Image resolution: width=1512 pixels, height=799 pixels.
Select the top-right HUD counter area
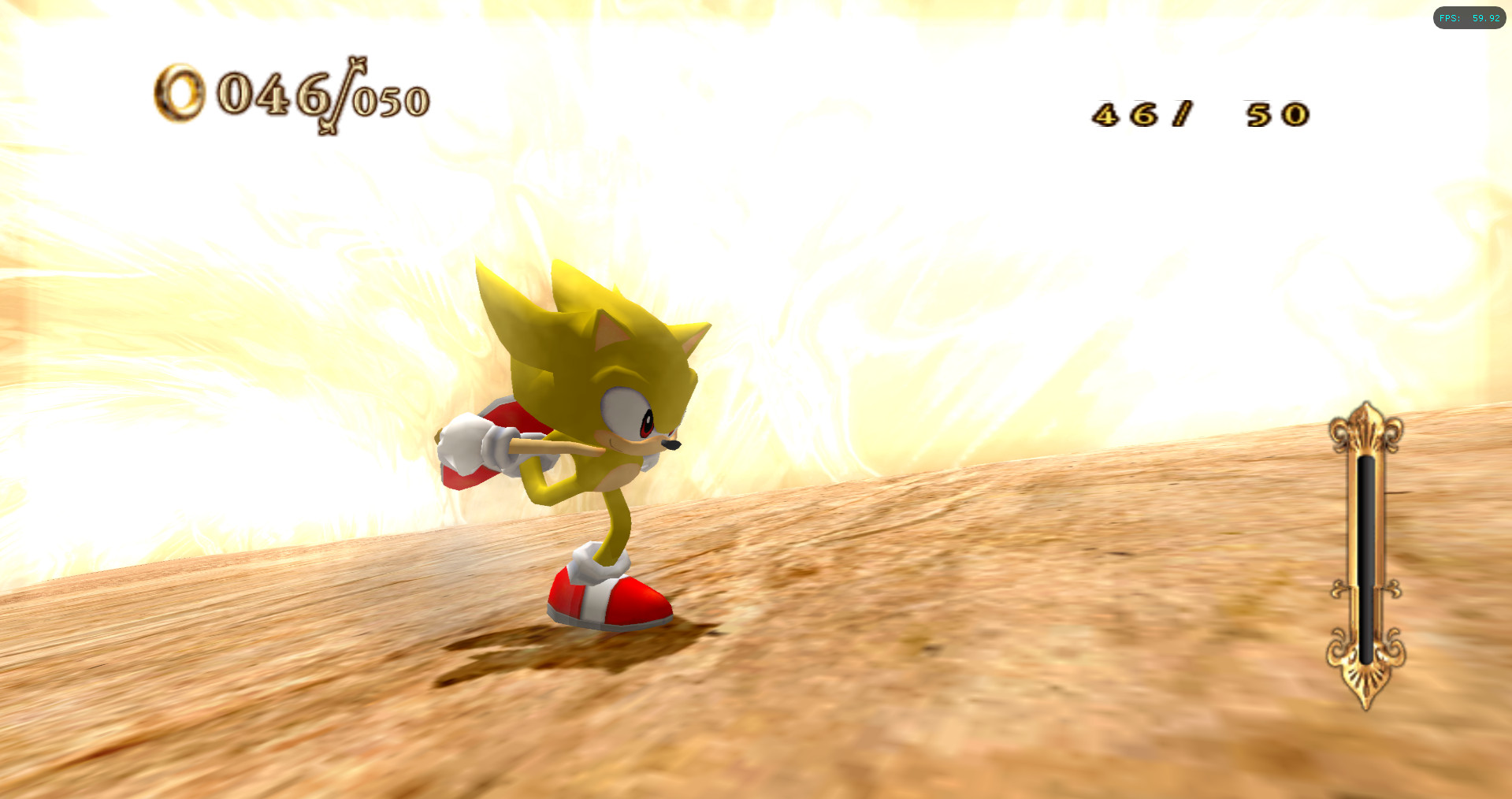tap(1198, 113)
